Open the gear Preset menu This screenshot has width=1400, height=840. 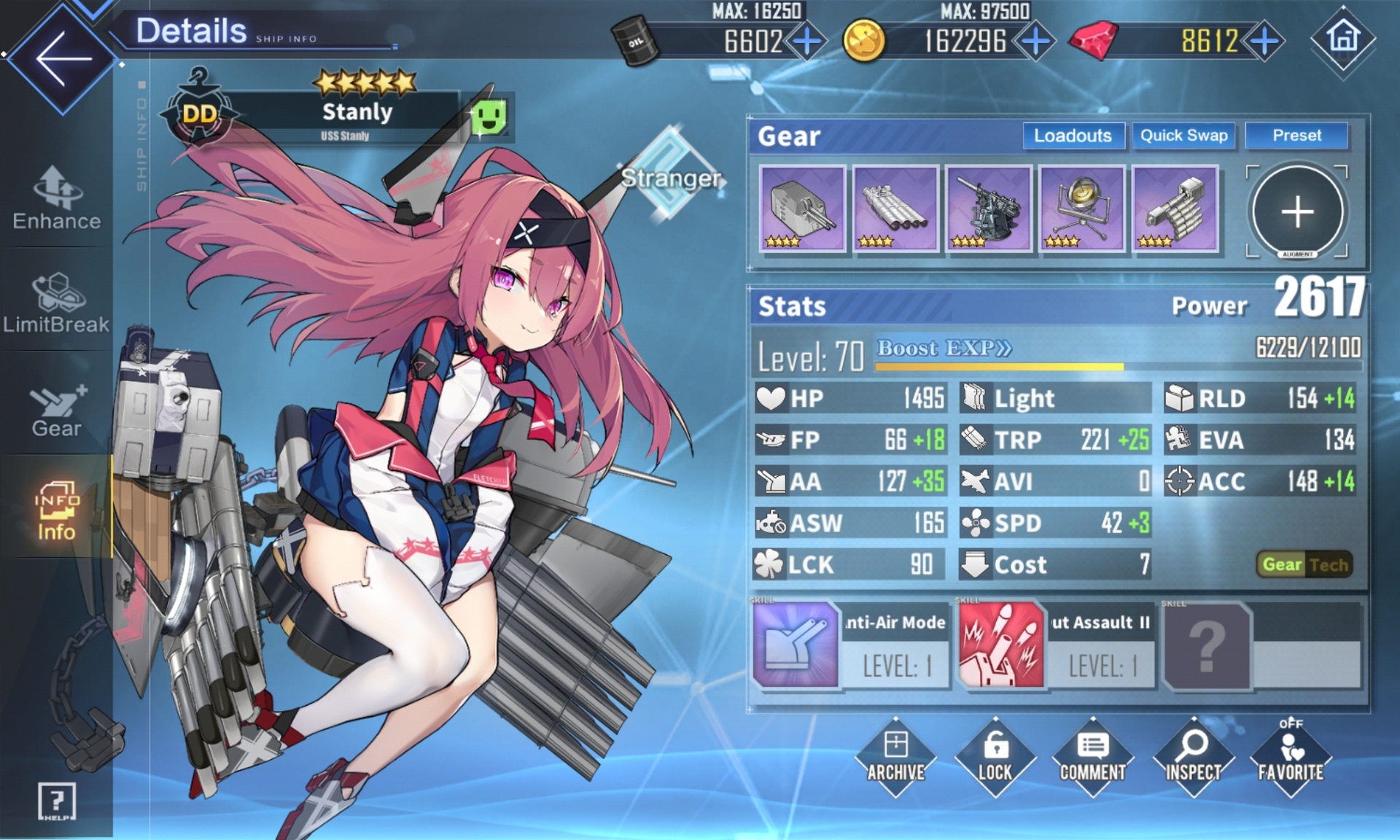(1296, 136)
